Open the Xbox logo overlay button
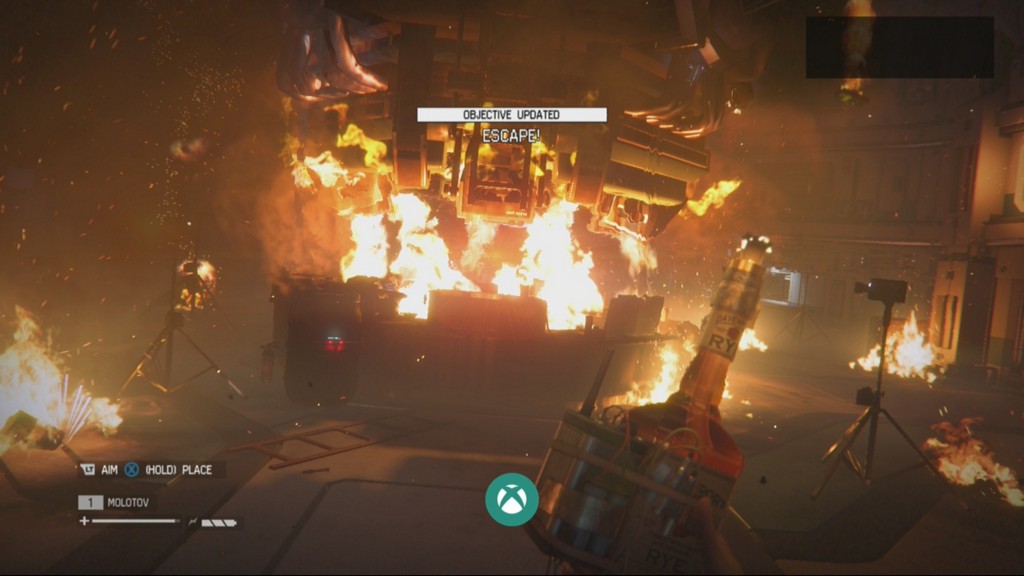Image resolution: width=1024 pixels, height=576 pixels. coord(512,498)
